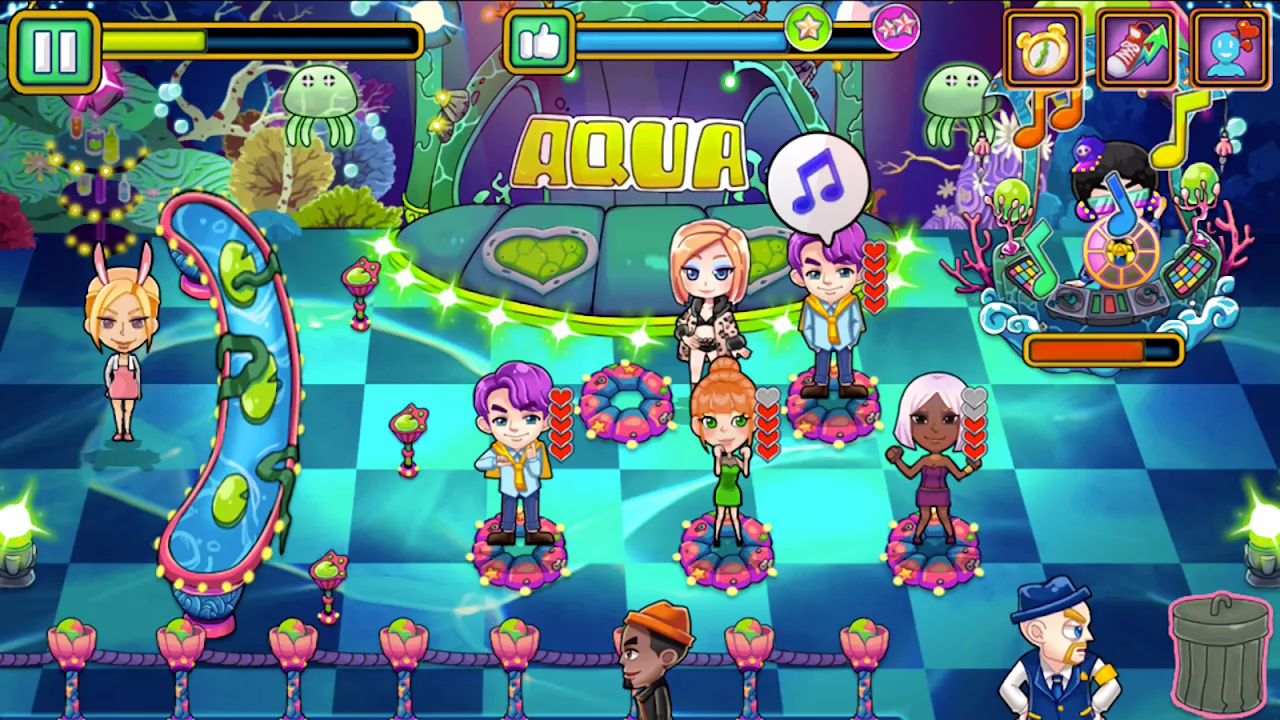This screenshot has height=720, width=1280.
Task: Activate the blue figure hearts booster
Action: click(x=1230, y=48)
